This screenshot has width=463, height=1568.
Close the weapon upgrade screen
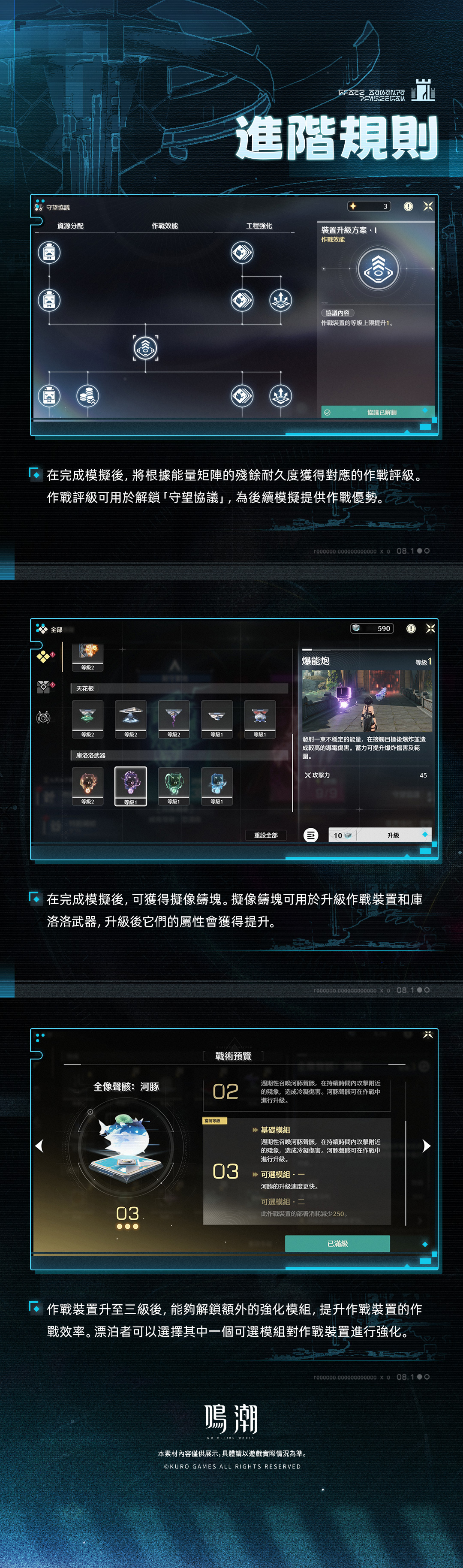point(430,628)
